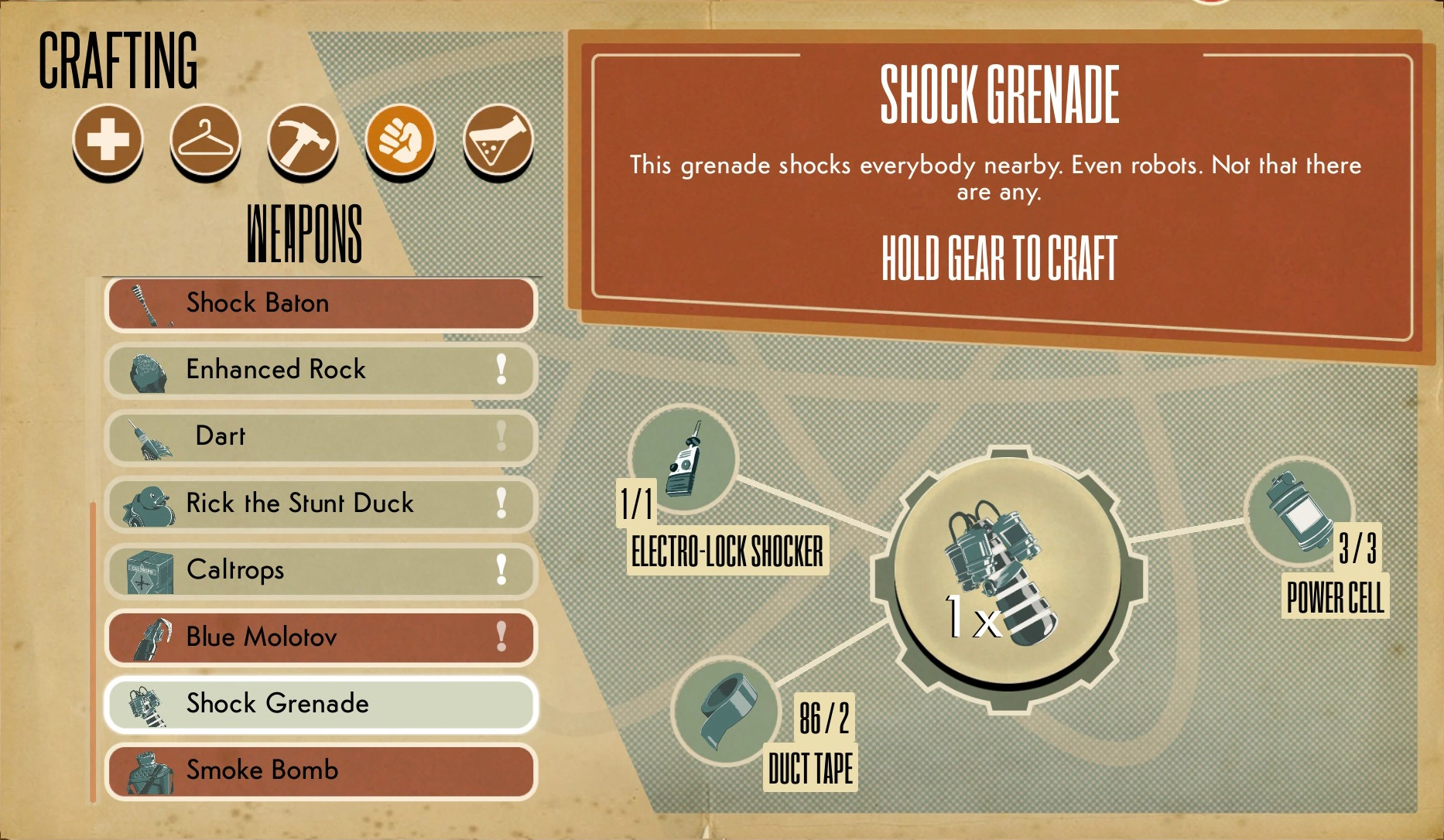Click the Hold Gear to Craft panel
This screenshot has height=840, width=1444.
[1000, 255]
